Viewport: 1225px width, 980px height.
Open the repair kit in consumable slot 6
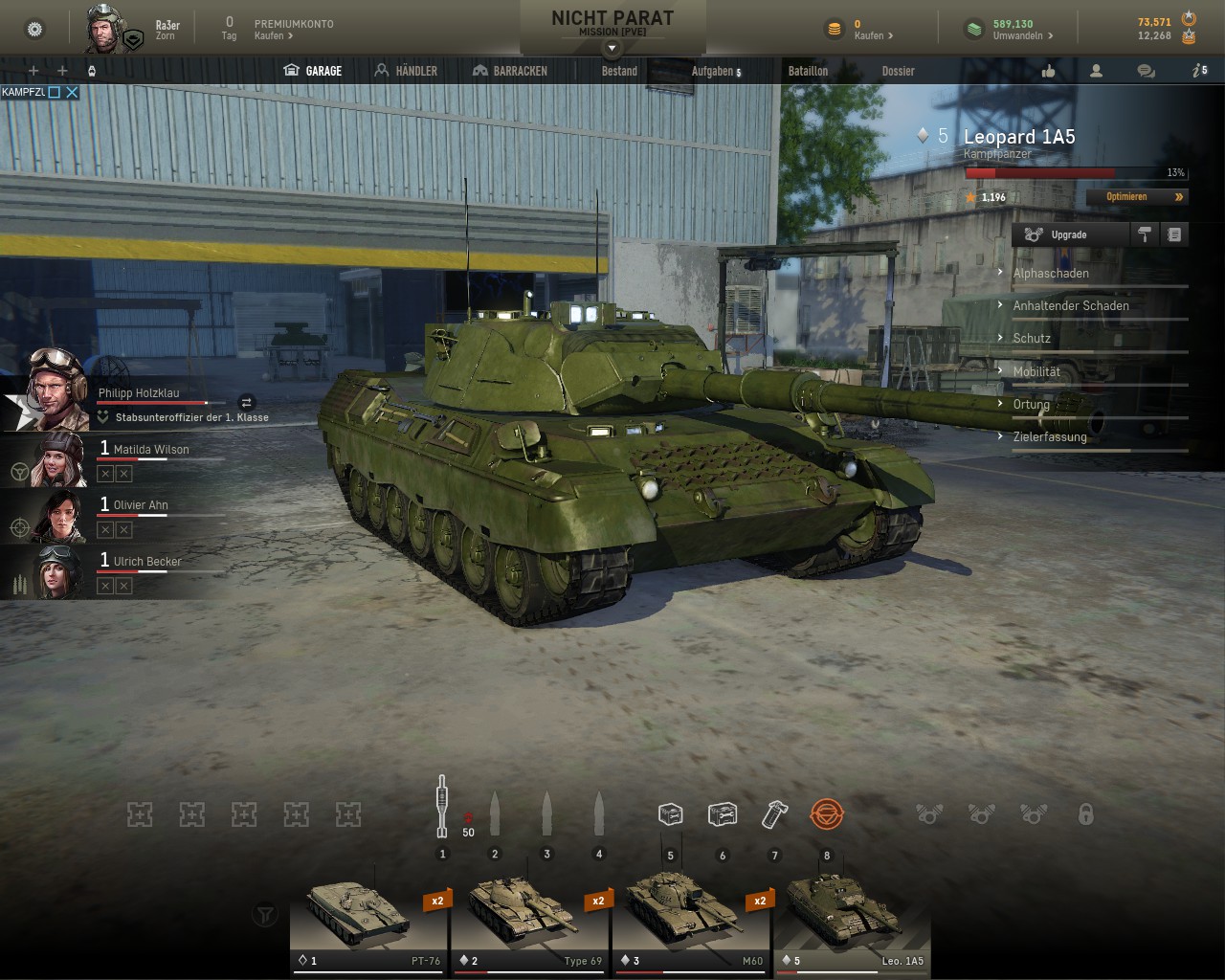[724, 813]
